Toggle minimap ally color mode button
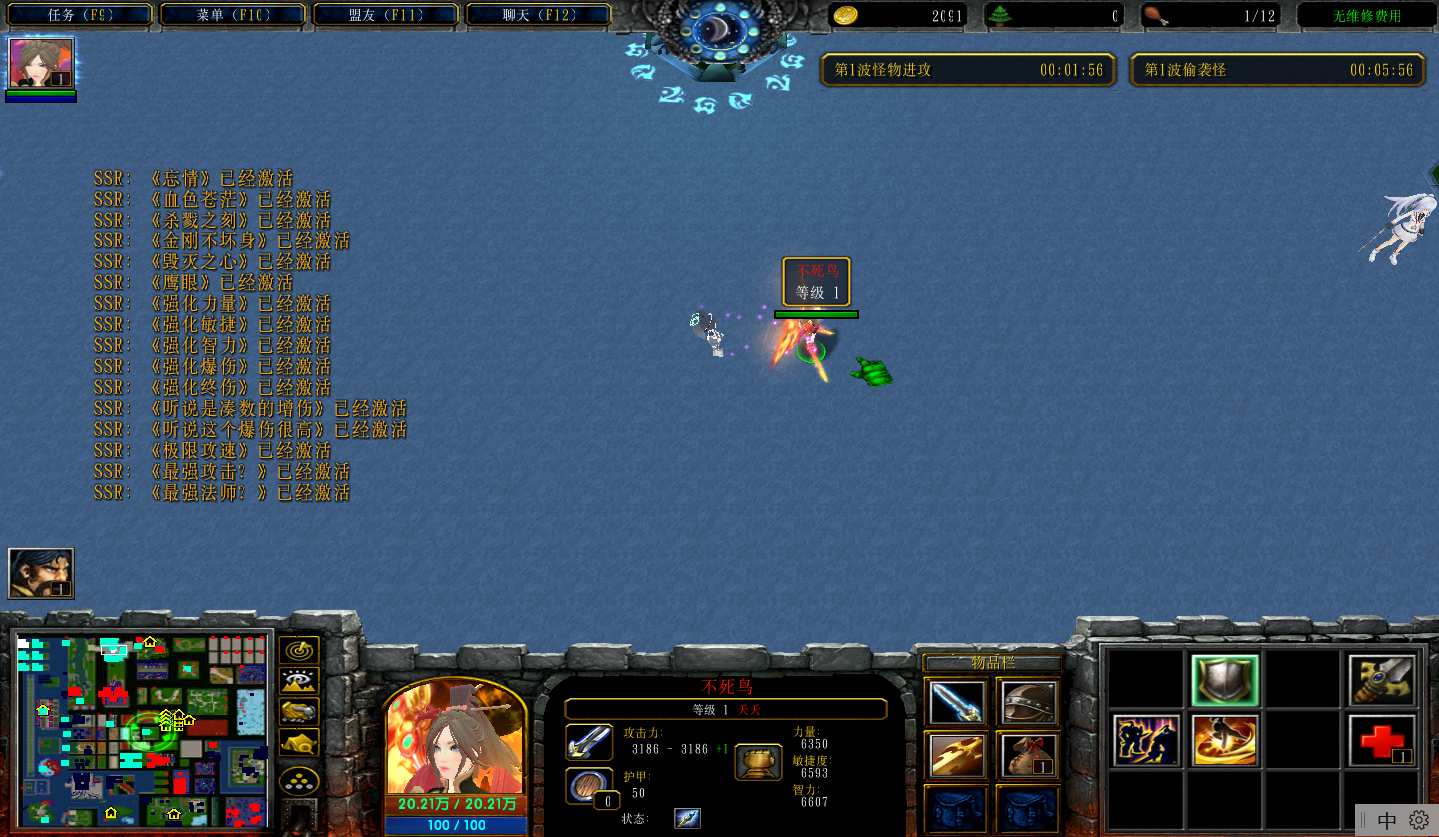 pyautogui.click(x=299, y=711)
